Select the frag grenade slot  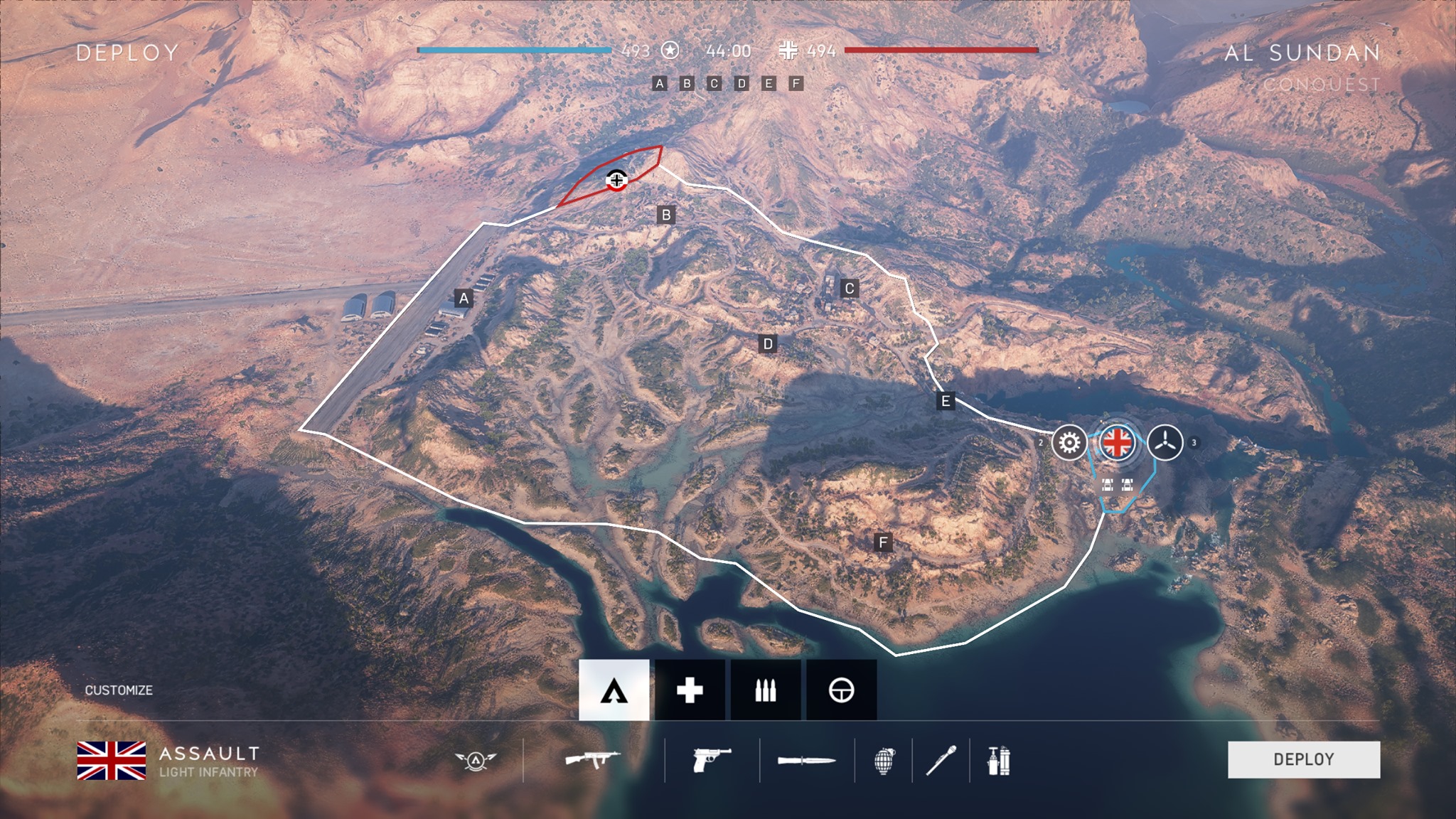(x=884, y=761)
